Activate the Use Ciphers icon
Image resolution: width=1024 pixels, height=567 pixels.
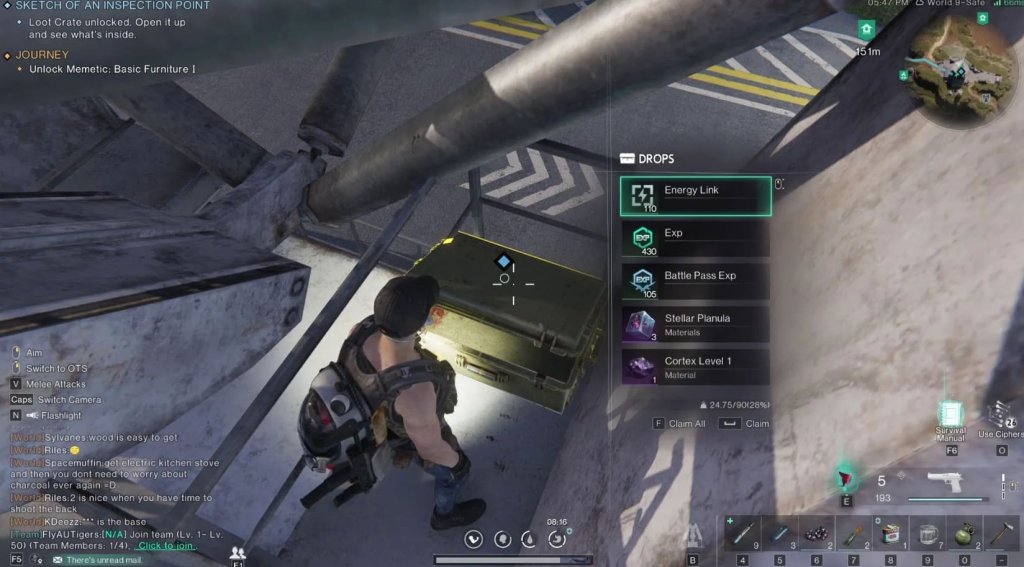coord(1000,416)
